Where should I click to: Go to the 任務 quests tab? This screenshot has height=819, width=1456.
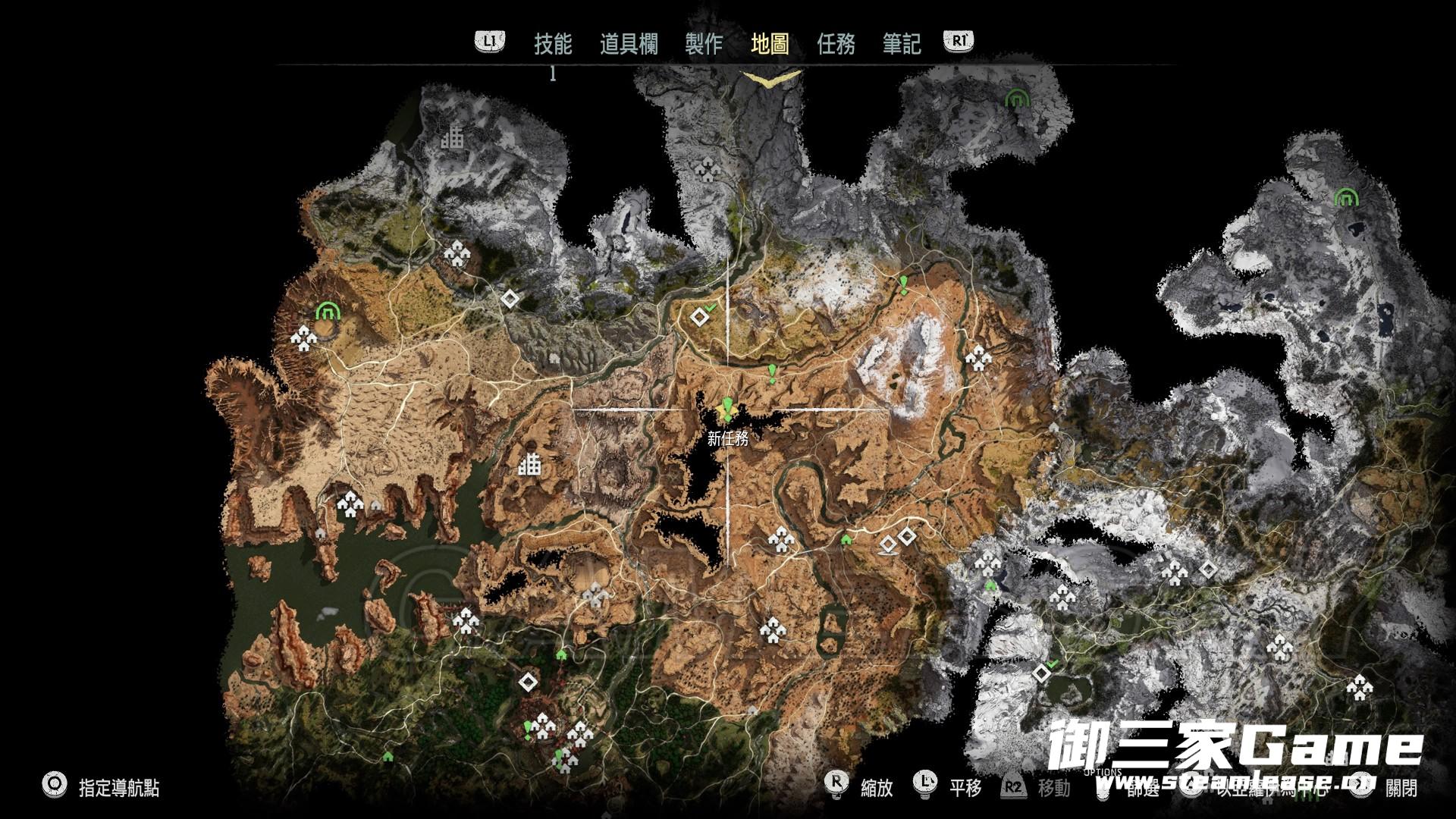836,44
